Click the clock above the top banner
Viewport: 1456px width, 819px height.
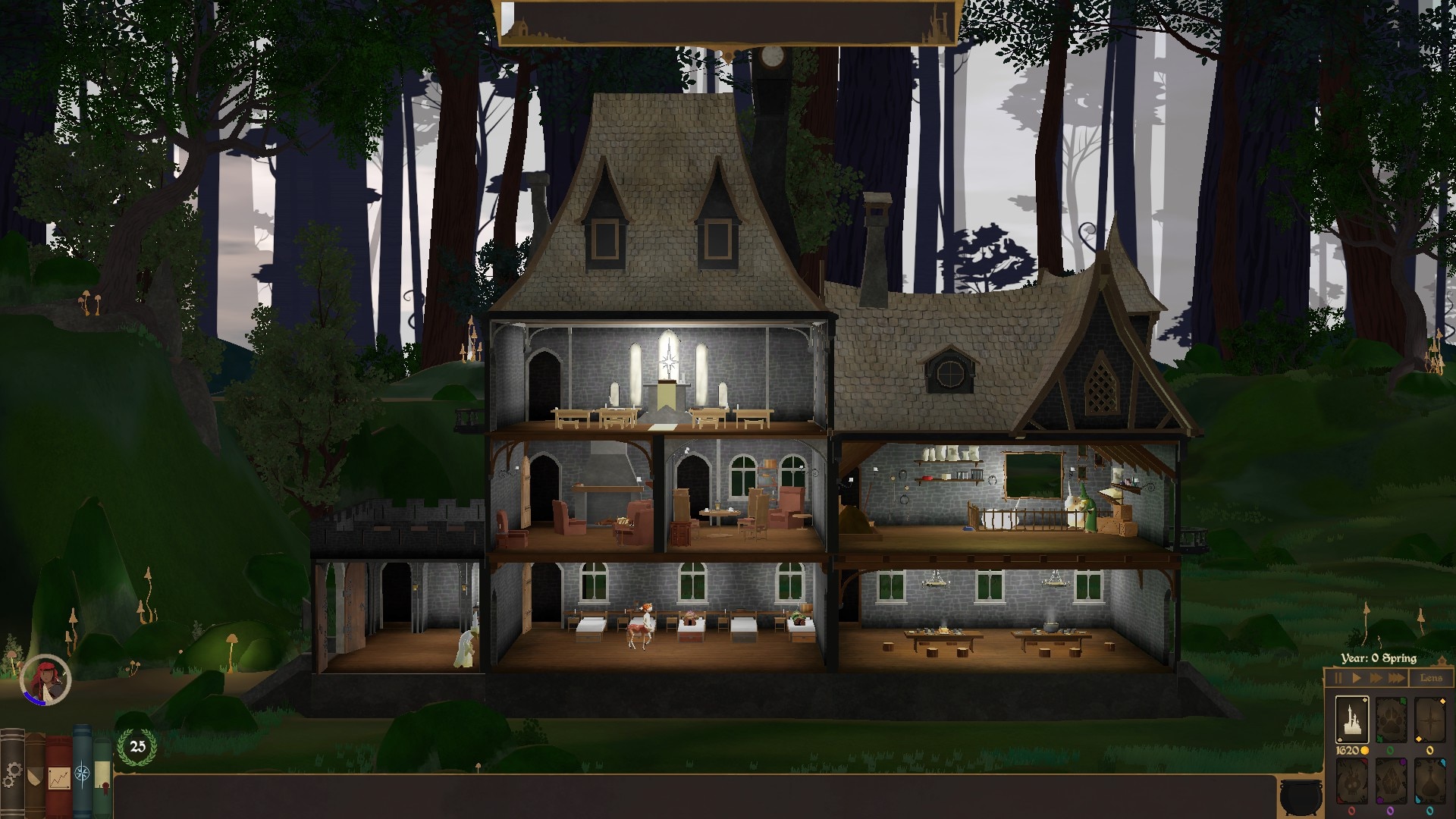(772, 56)
